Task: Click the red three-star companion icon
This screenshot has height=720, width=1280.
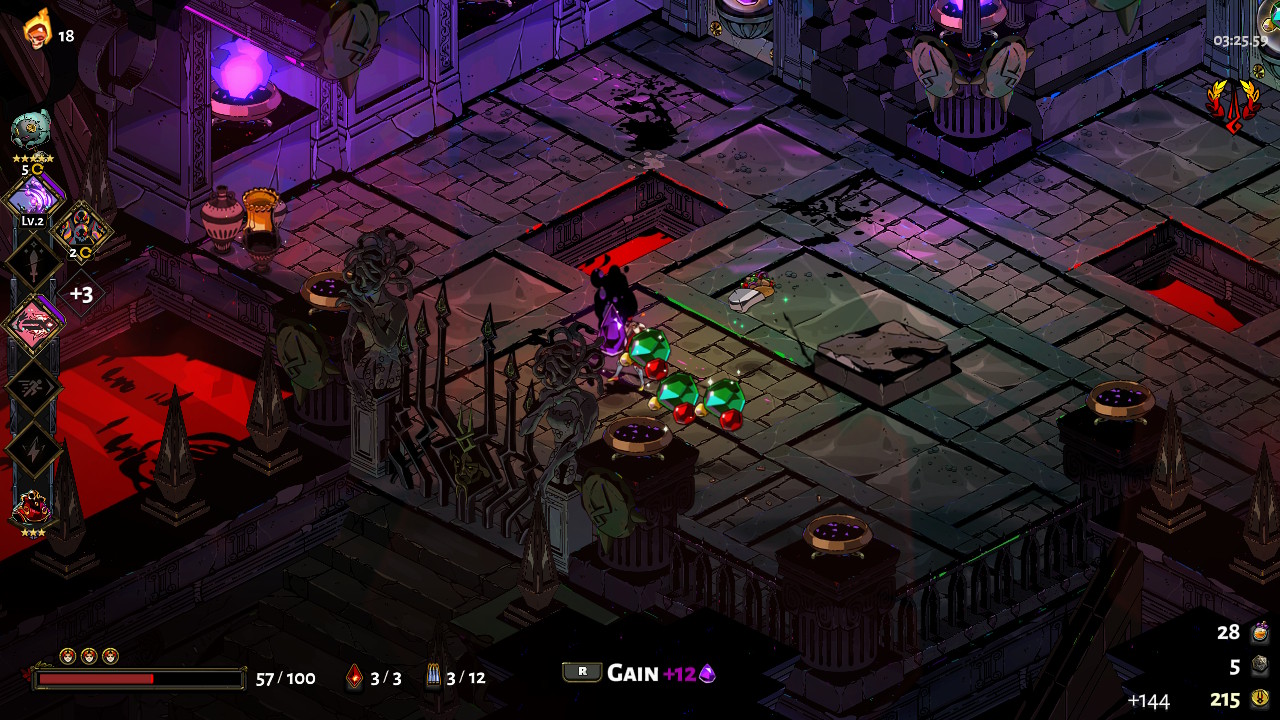Action: coord(31,510)
